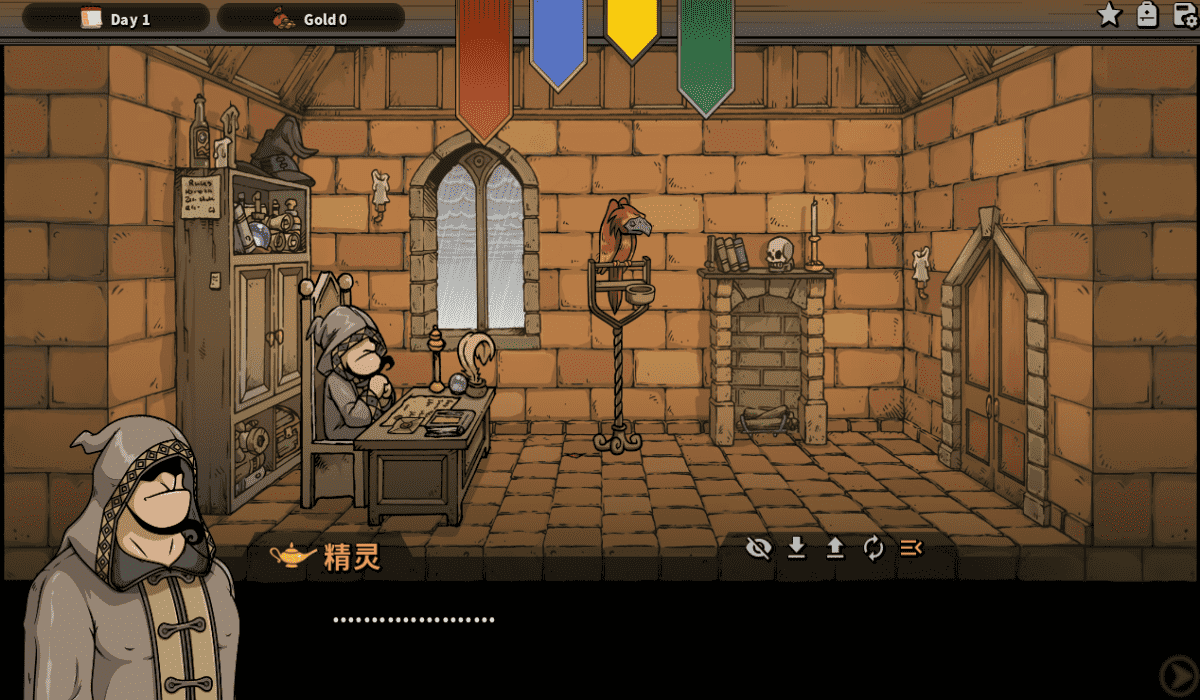Open the save and settings menu

1185,15
